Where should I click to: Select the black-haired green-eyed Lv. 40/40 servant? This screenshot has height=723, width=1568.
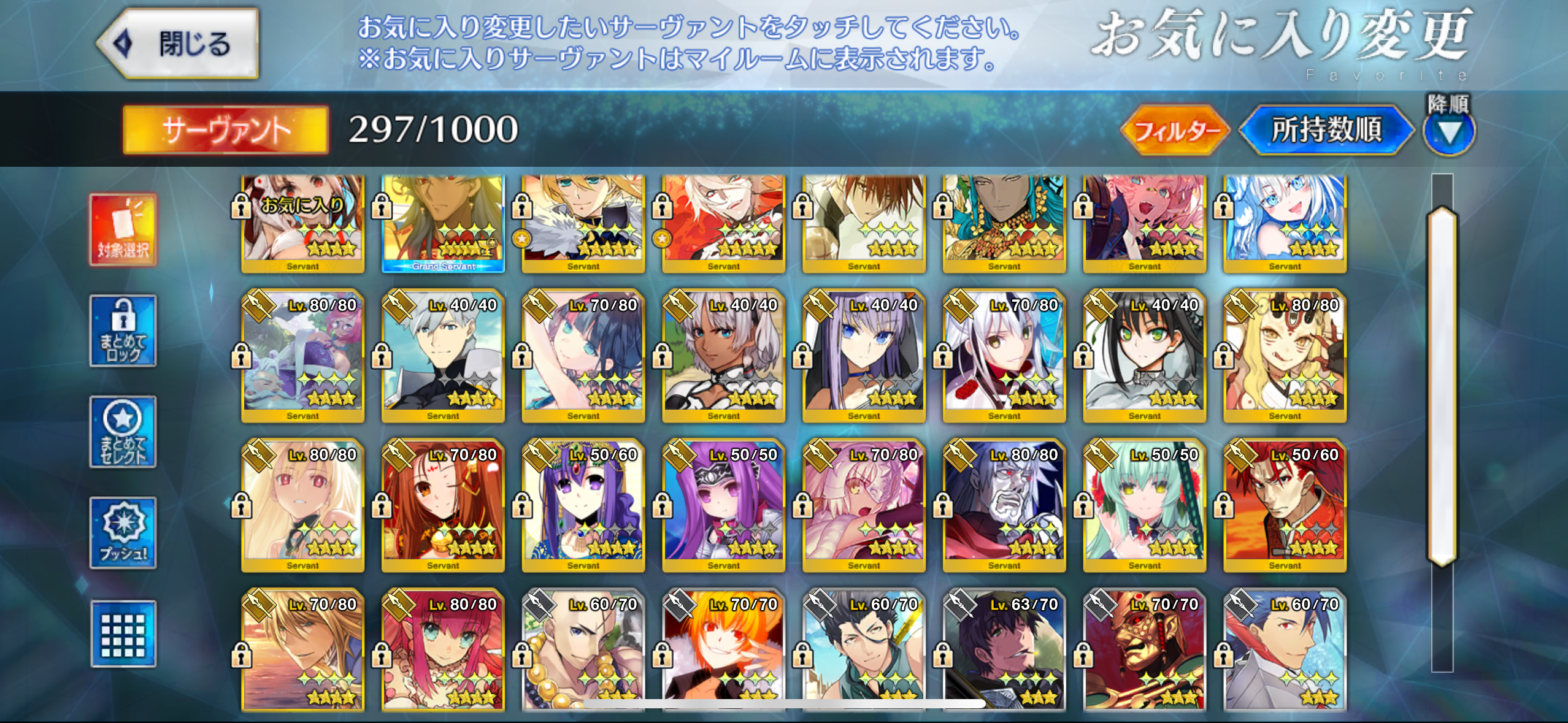pos(1145,356)
